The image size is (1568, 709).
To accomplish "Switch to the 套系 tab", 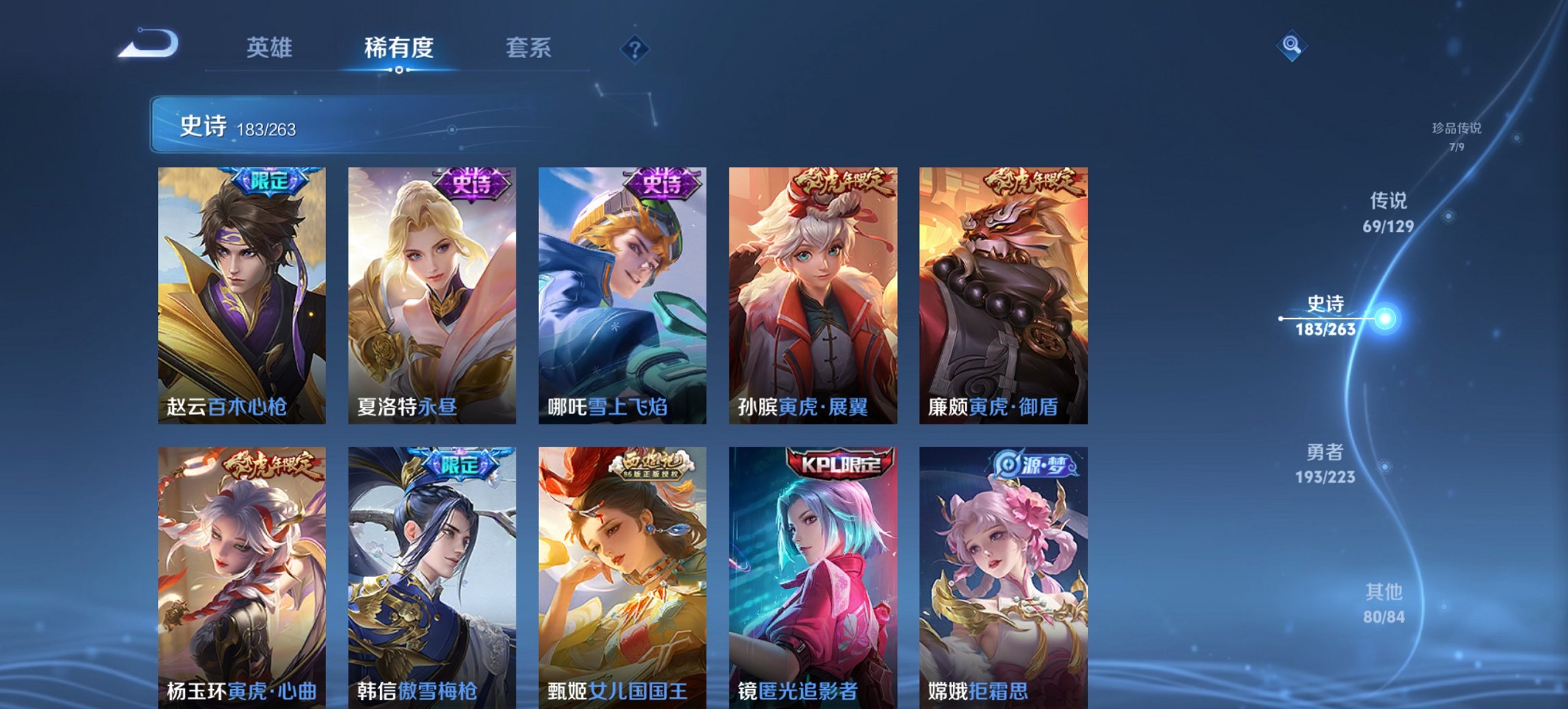I will pos(527,48).
